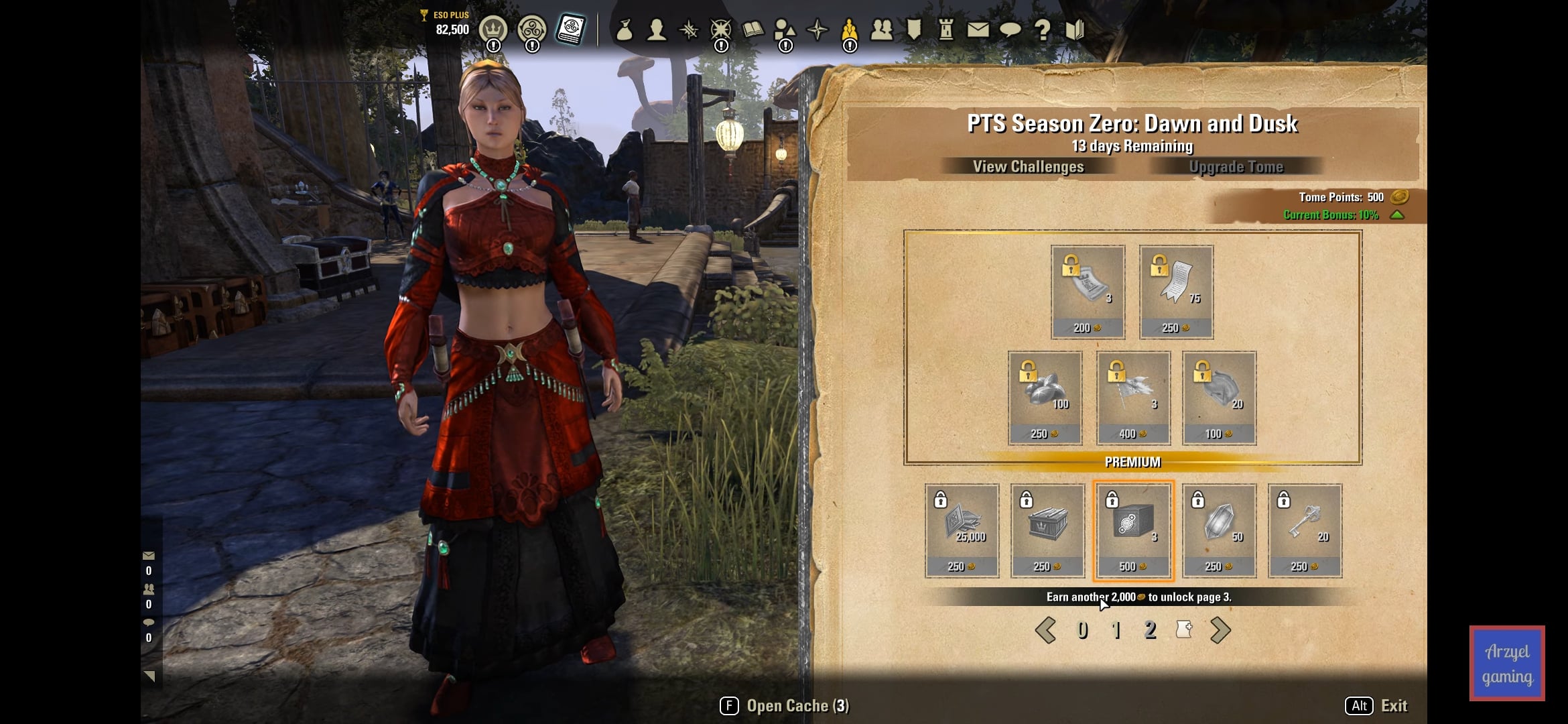1568x724 pixels.
Task: Open the character silhouette menu icon
Action: click(x=657, y=29)
